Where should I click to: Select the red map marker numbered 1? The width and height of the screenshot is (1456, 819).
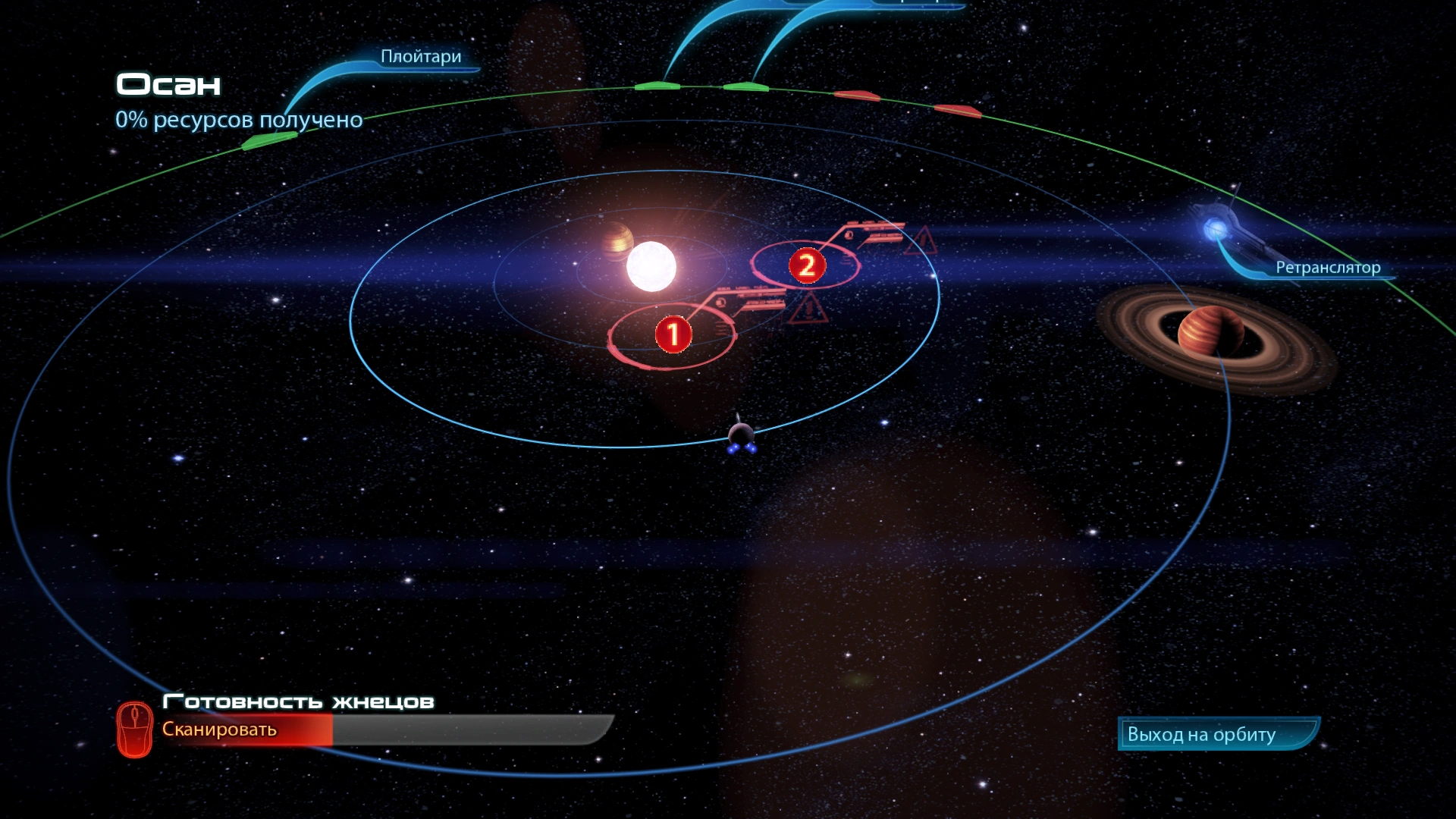tap(673, 334)
